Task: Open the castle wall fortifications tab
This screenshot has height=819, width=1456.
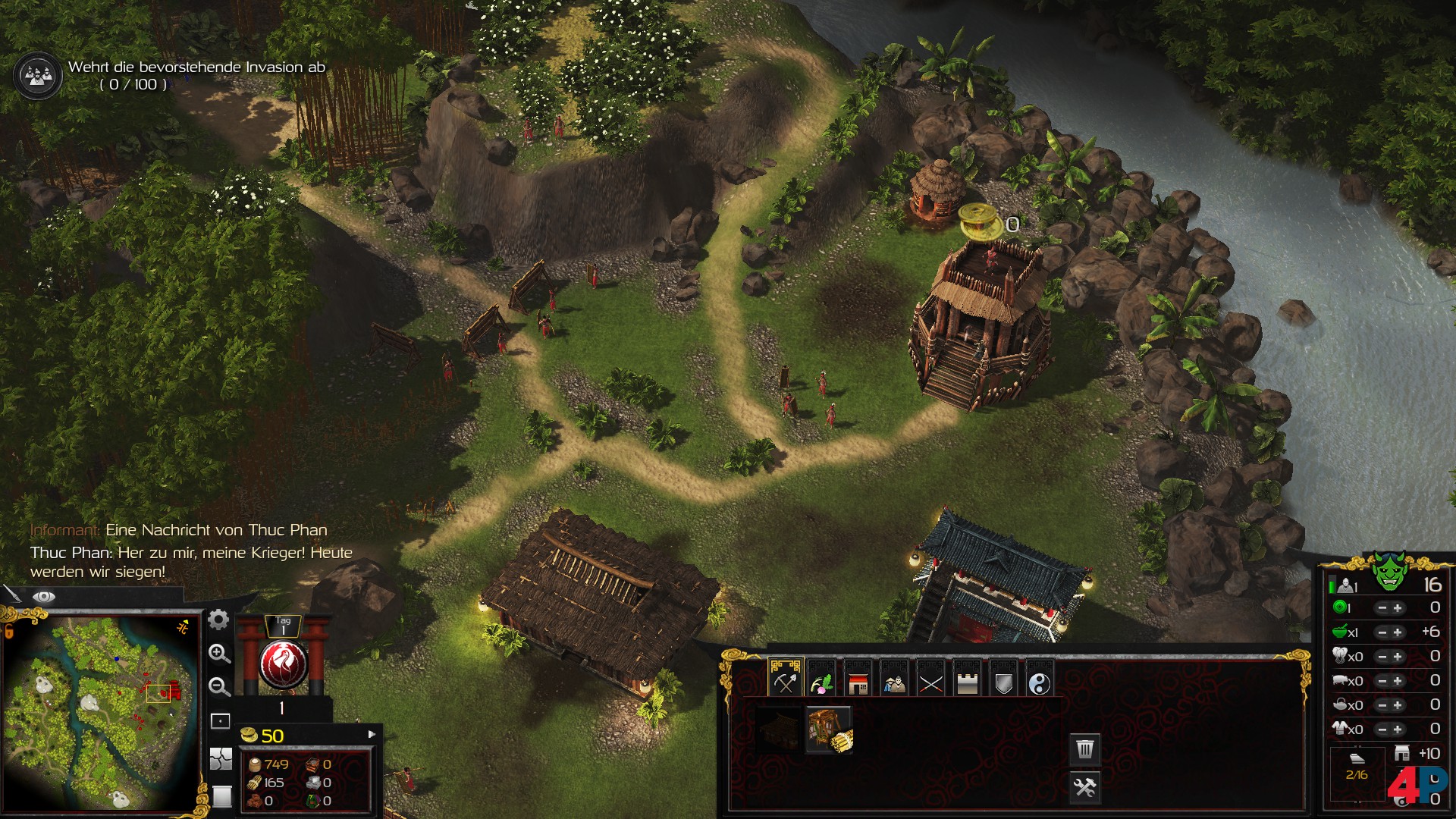Action: [967, 680]
